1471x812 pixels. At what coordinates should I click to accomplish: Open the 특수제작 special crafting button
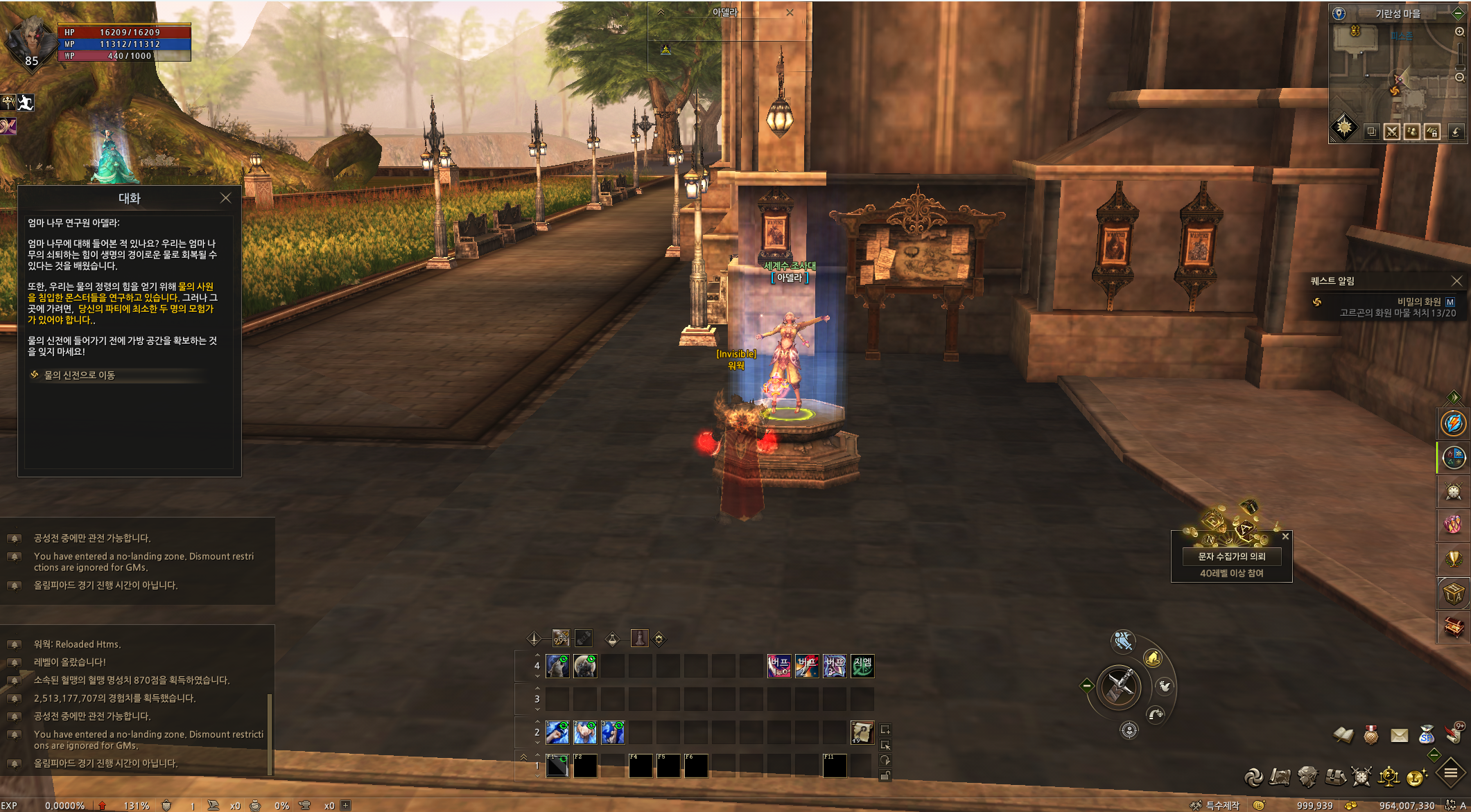coord(1216,805)
